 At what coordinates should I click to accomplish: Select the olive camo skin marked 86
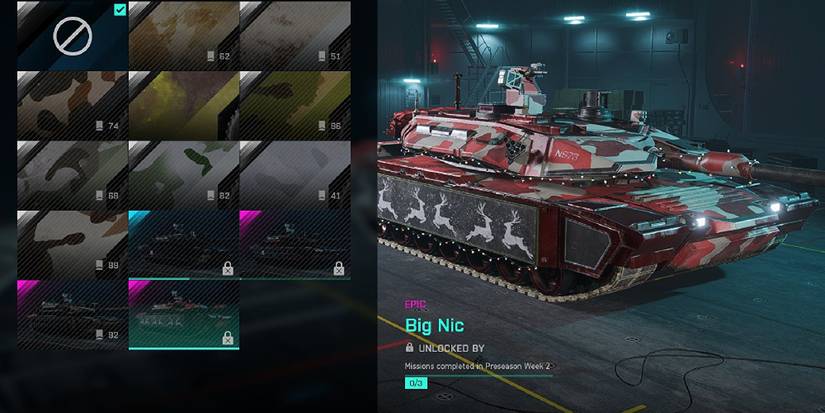[295, 104]
